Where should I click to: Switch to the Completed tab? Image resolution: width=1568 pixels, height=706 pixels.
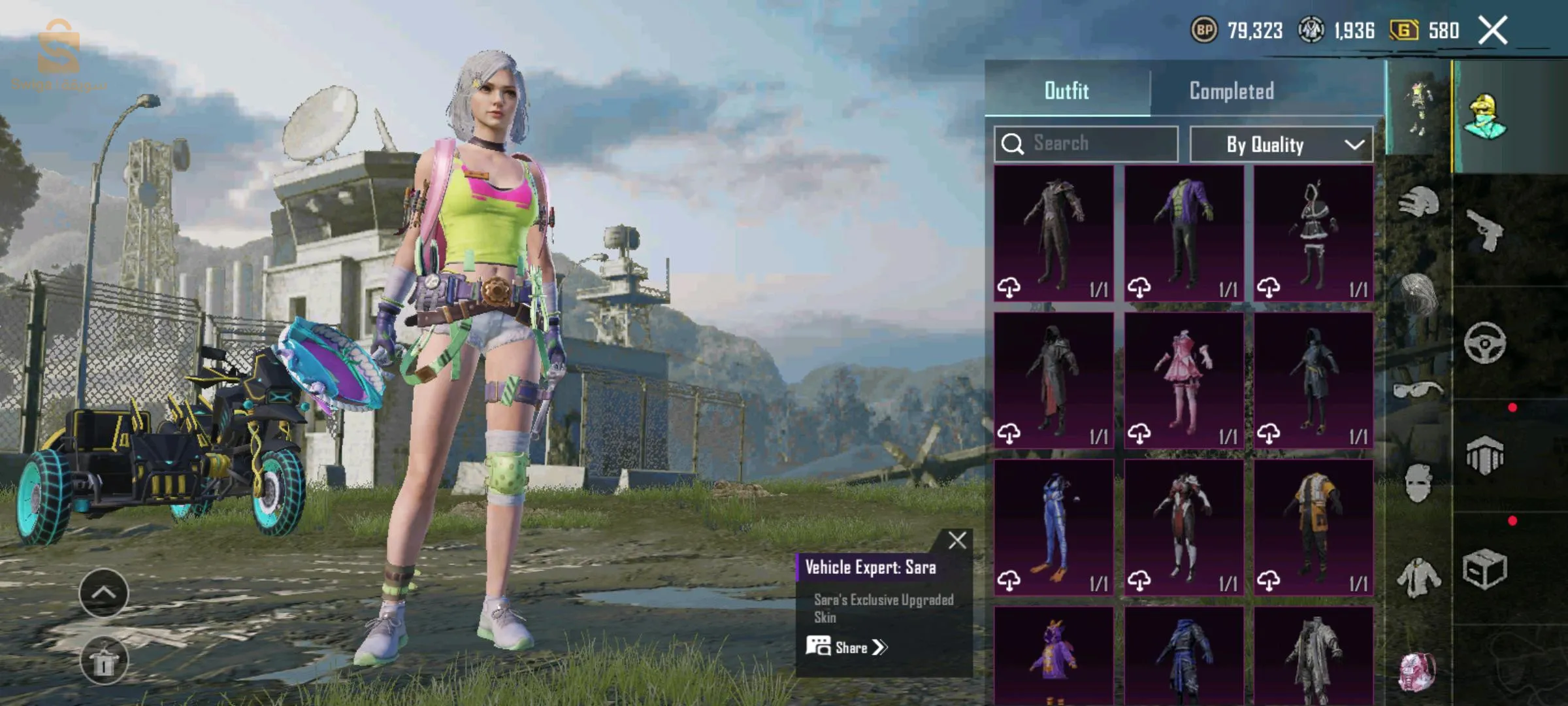[x=1231, y=91]
